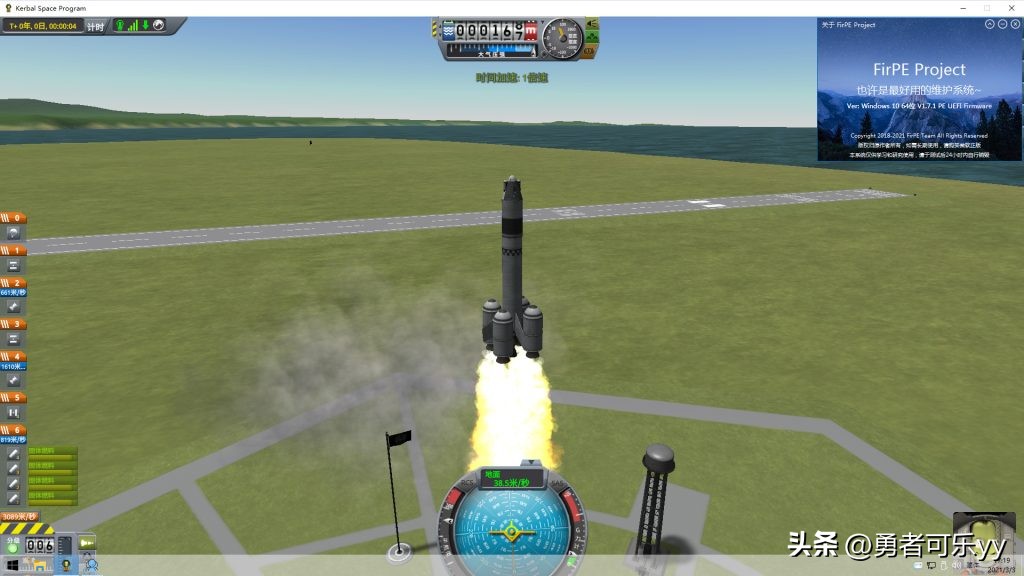Open the Kerbal crew portrait
This screenshot has width=1024, height=576.
983,534
